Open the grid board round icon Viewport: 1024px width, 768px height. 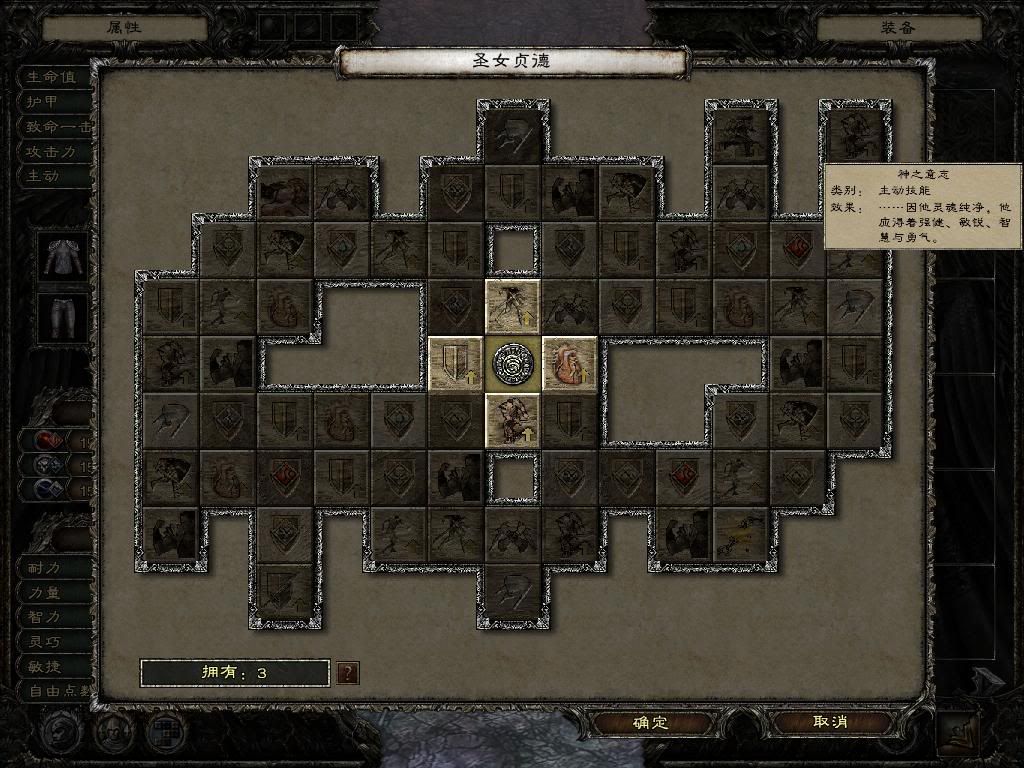tap(165, 731)
